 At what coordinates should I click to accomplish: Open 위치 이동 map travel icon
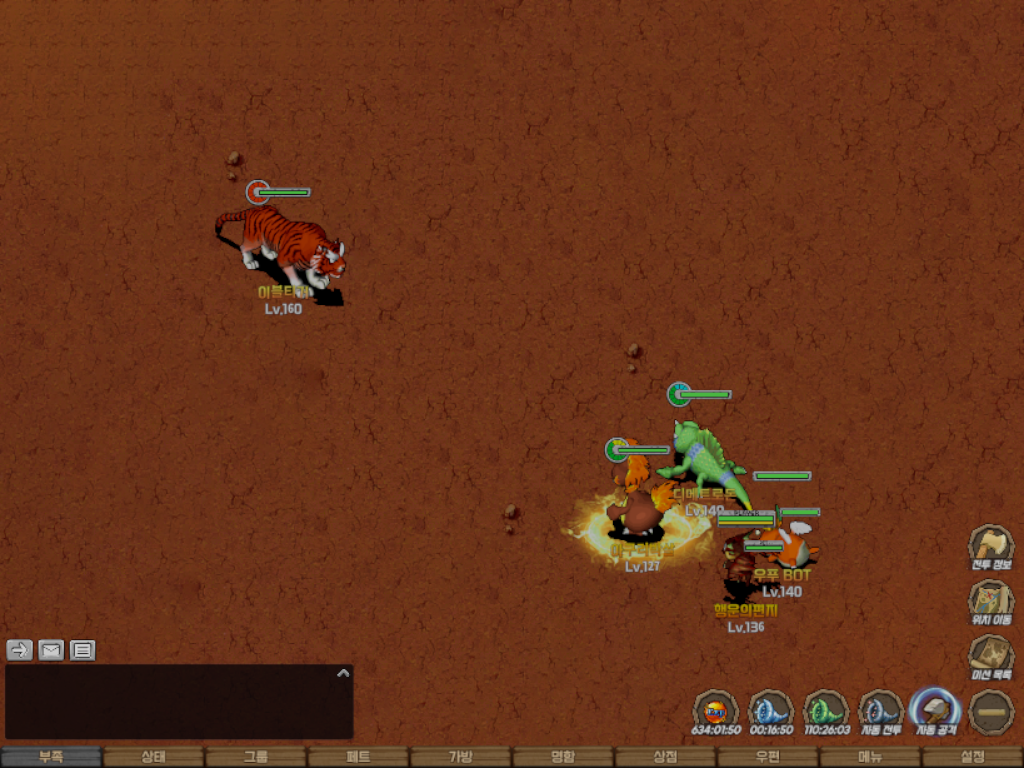[991, 602]
